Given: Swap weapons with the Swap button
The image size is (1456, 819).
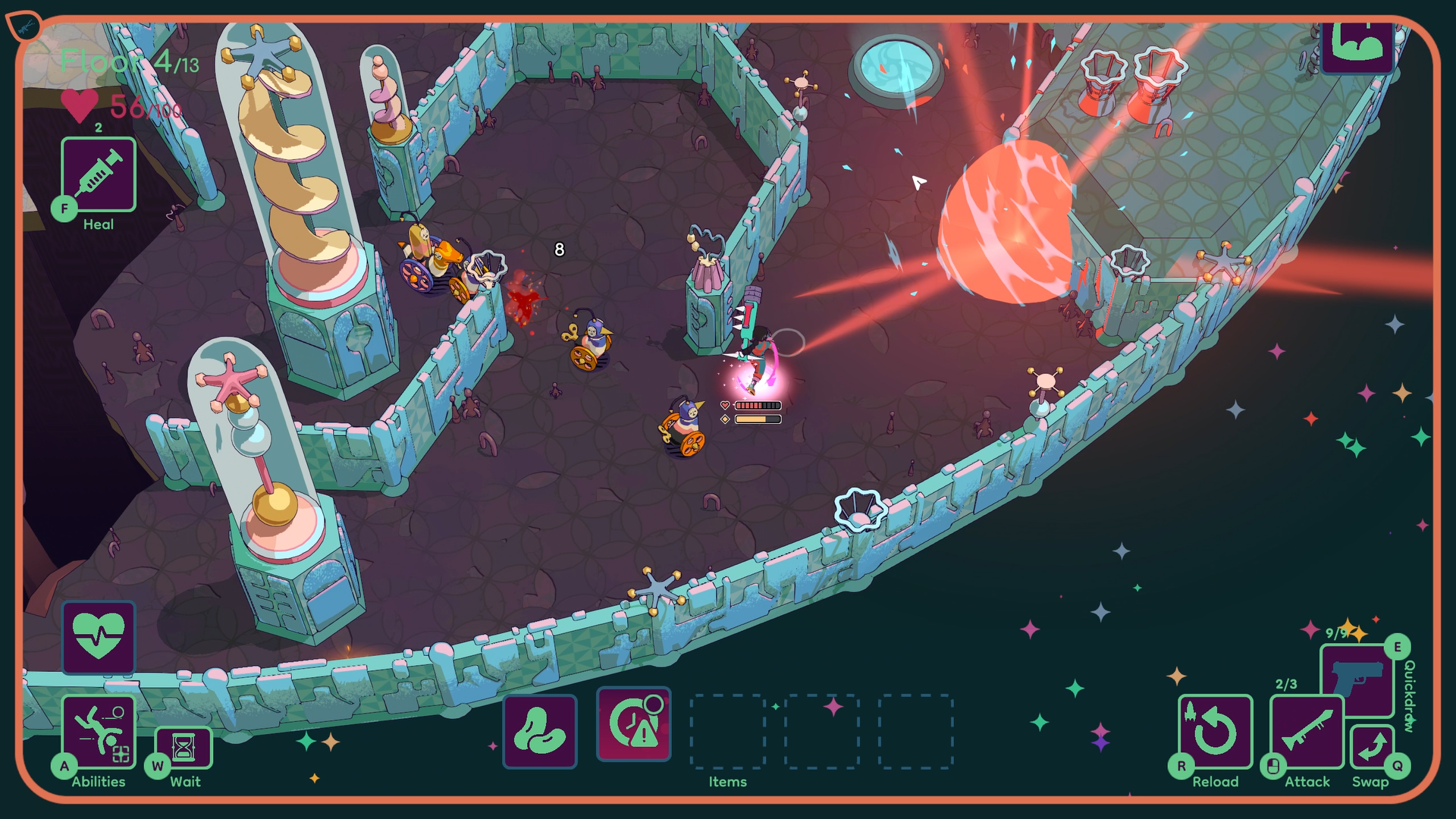Looking at the screenshot, I should coord(1371,747).
